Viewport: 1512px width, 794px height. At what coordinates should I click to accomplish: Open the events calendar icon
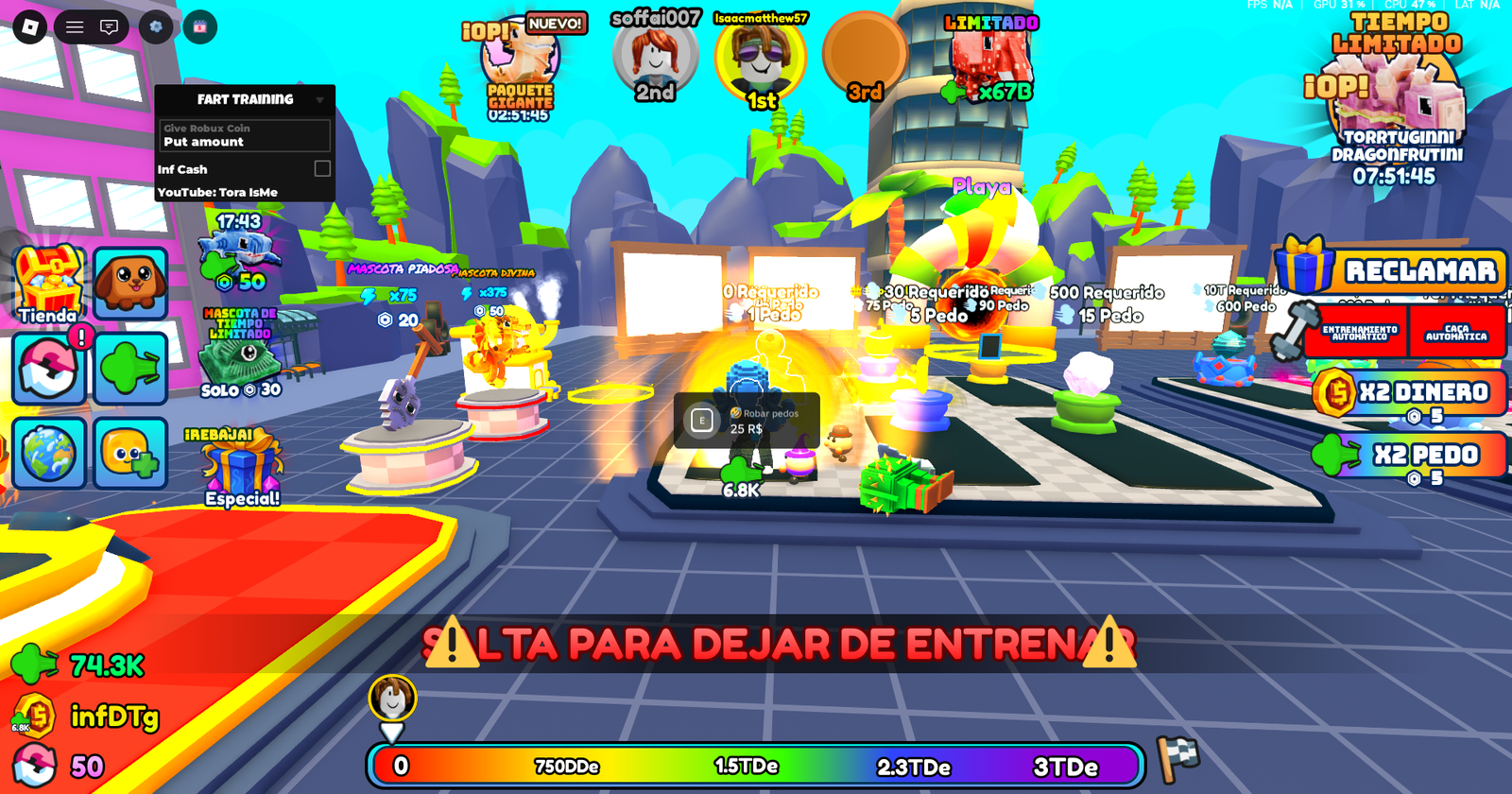tap(200, 26)
